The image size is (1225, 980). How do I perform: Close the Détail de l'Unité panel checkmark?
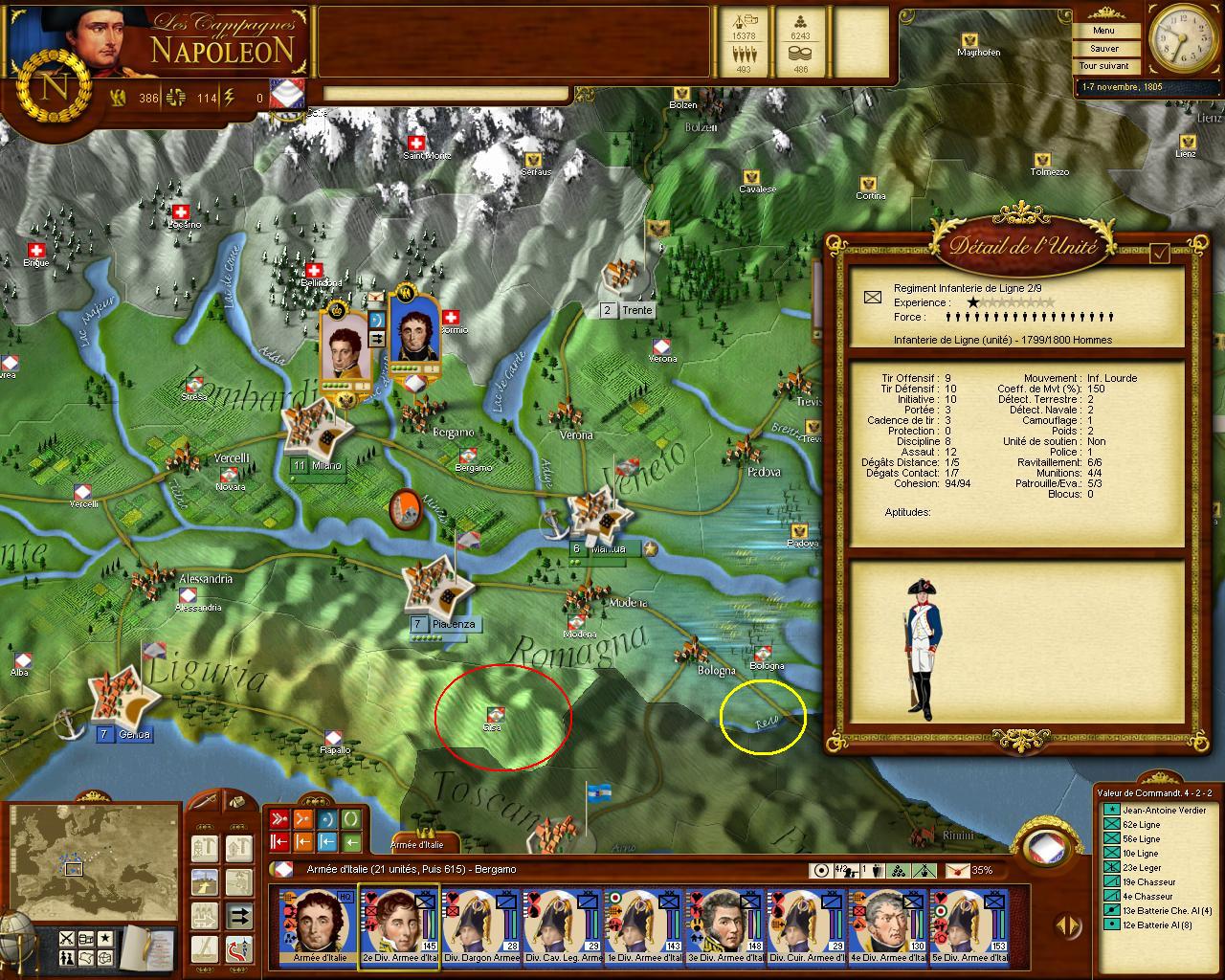(x=1160, y=253)
